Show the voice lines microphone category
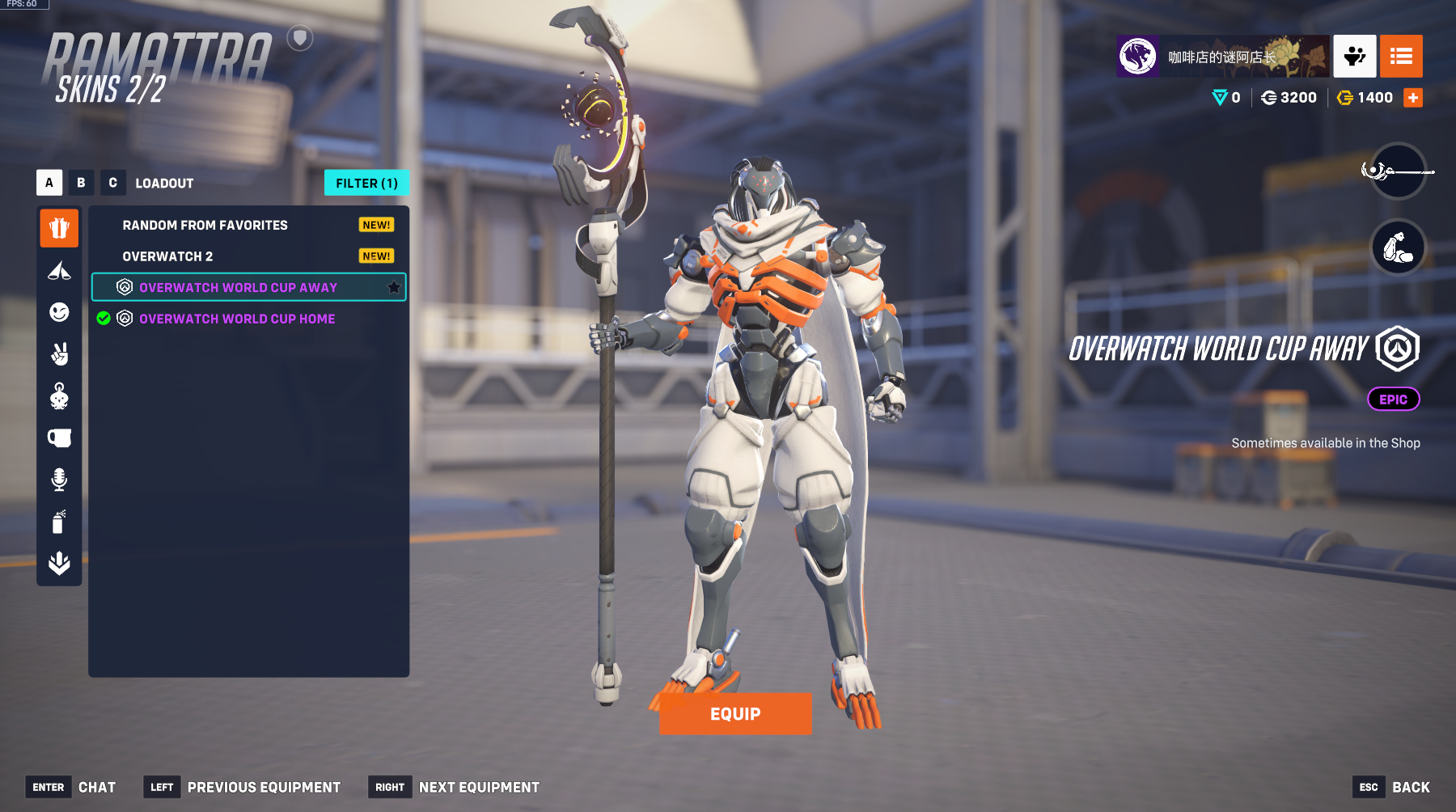Viewport: 1456px width, 812px height. click(59, 480)
